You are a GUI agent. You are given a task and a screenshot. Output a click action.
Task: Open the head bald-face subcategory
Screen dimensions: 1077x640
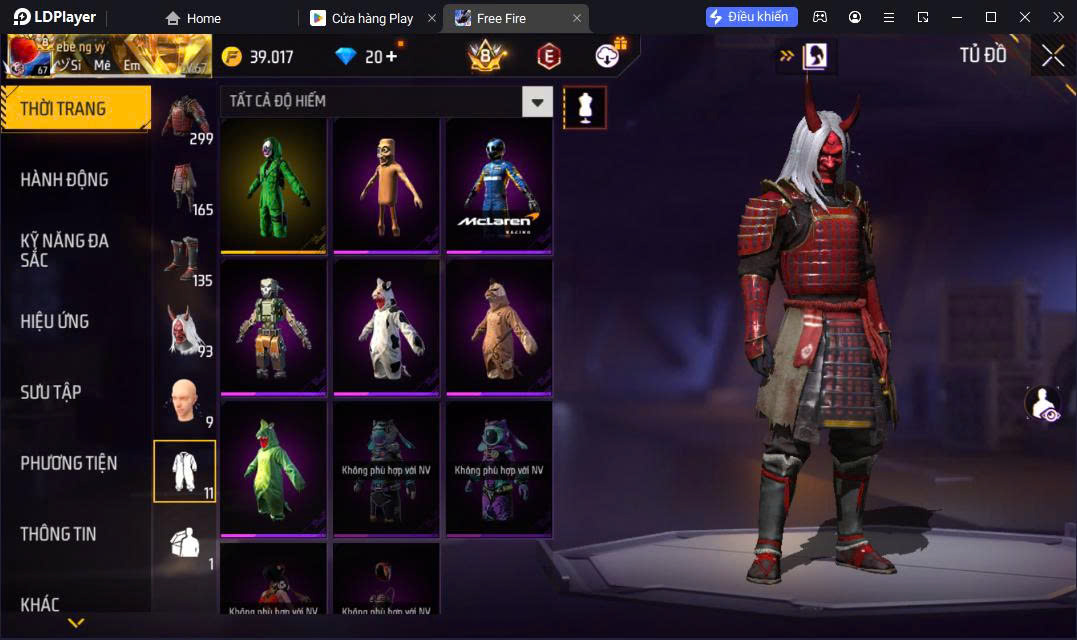pyautogui.click(x=184, y=401)
